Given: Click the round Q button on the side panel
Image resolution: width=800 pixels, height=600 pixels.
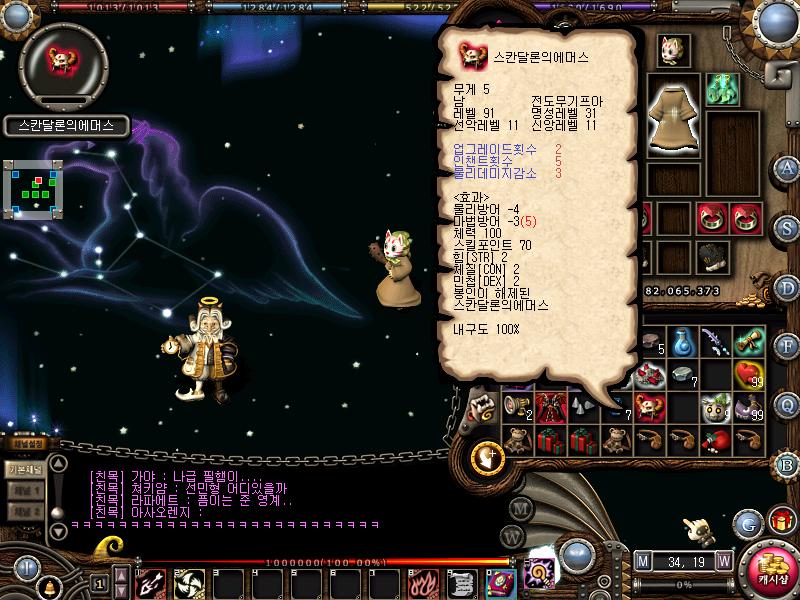Looking at the screenshot, I should (786, 404).
